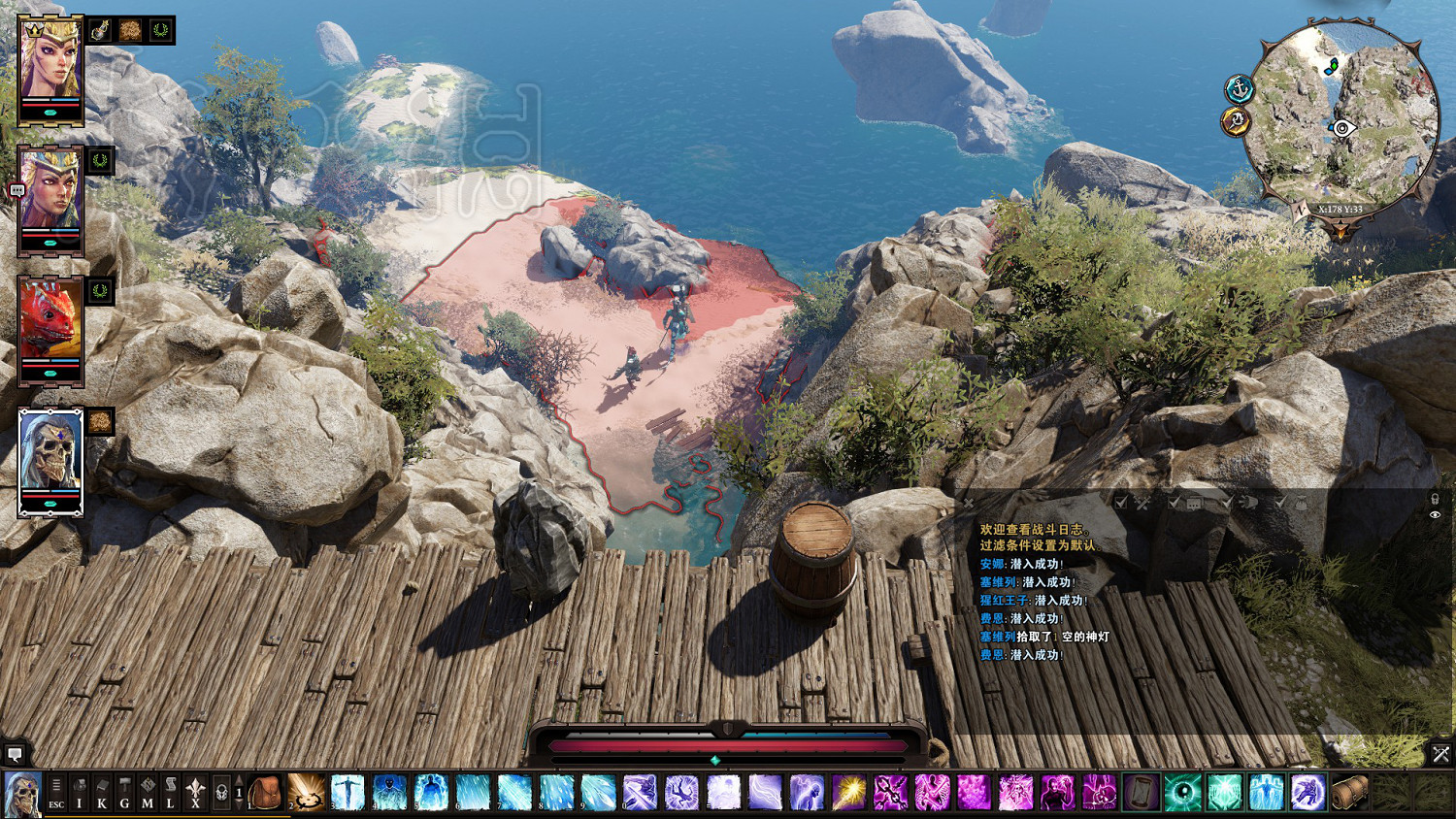Activate the purple chains skill icon
The height and width of the screenshot is (819, 1456).
[x=890, y=793]
